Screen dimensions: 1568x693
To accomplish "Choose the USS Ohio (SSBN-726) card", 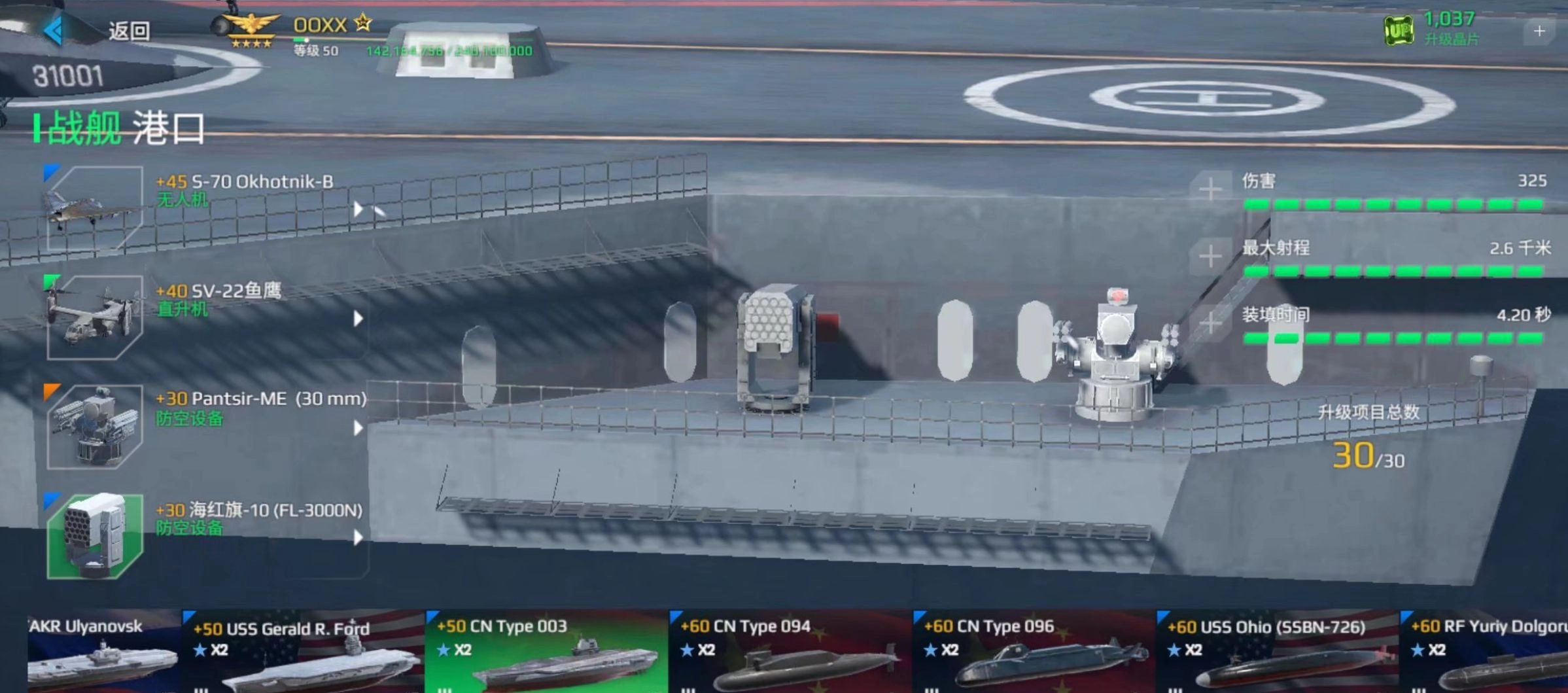I will point(1277,651).
